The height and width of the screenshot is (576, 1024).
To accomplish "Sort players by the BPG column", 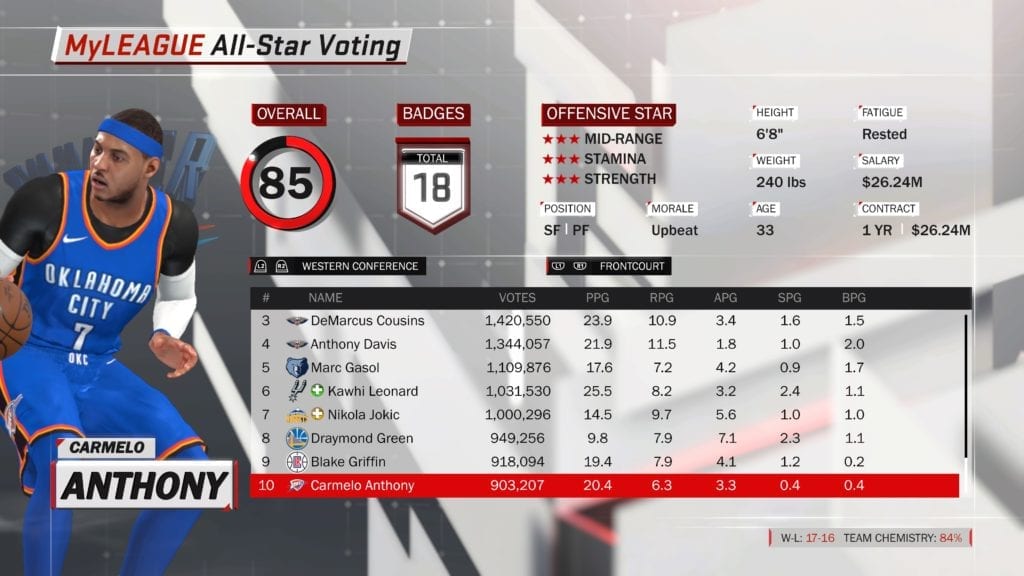I will click(854, 298).
